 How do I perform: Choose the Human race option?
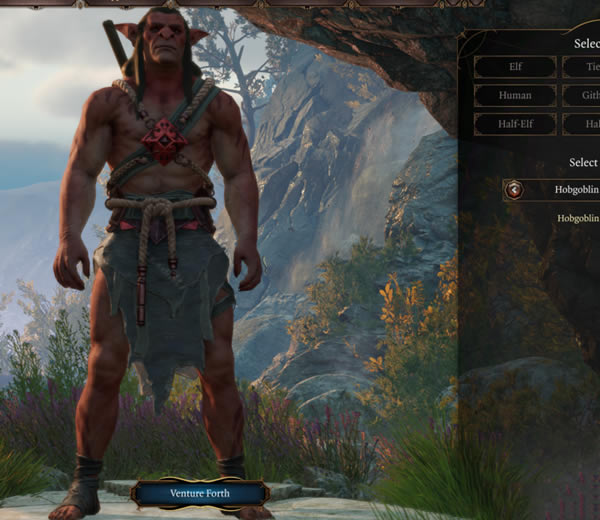[x=515, y=96]
